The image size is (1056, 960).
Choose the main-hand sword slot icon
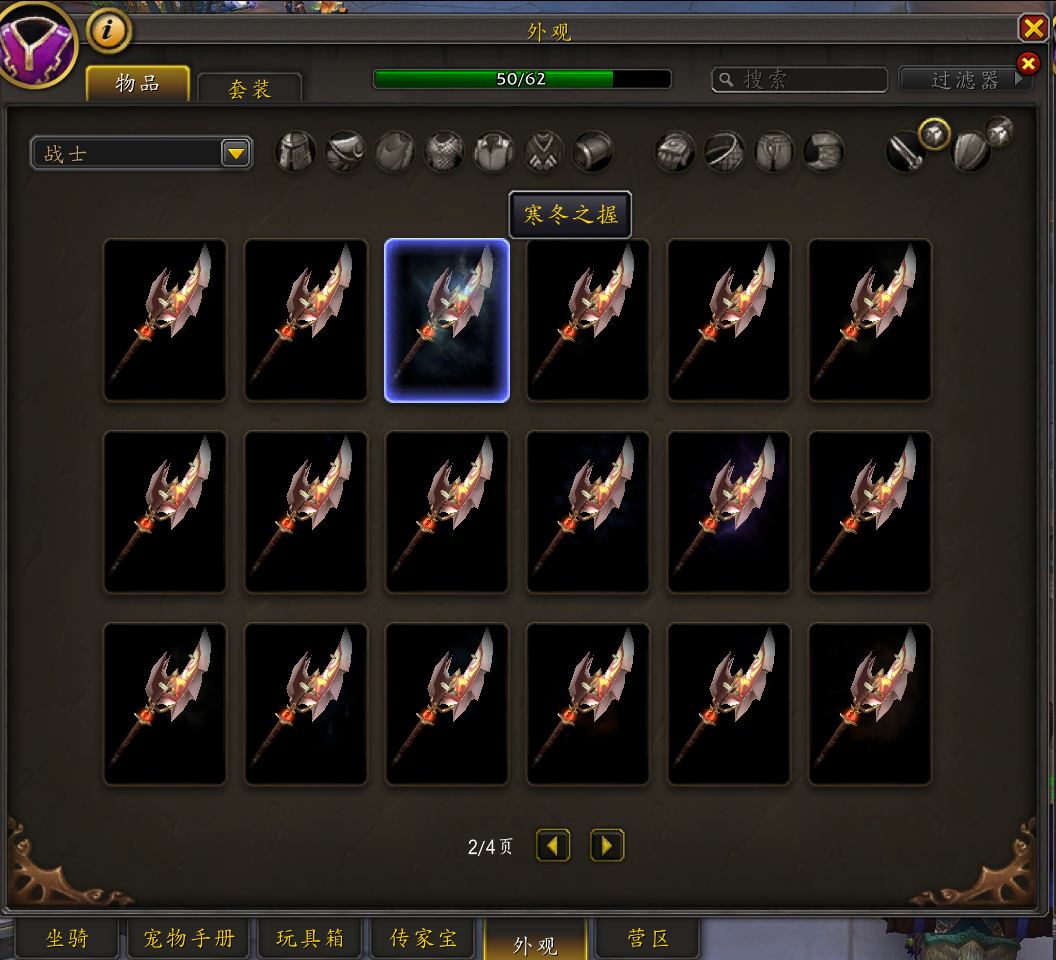click(x=905, y=153)
